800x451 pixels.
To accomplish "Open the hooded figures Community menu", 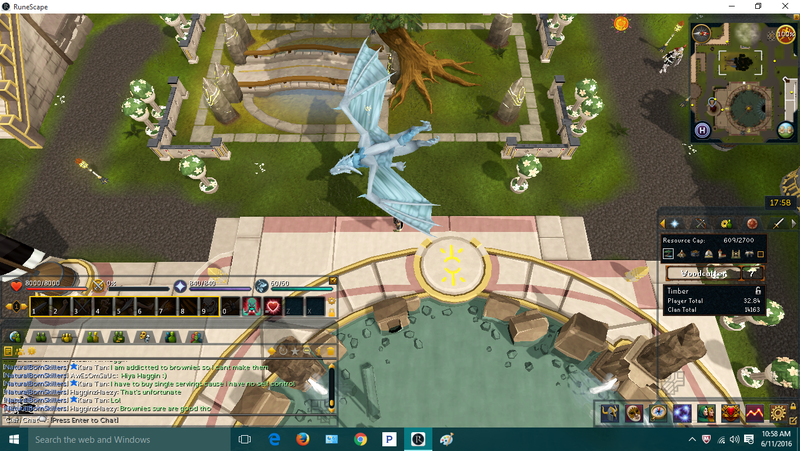I will coord(706,413).
